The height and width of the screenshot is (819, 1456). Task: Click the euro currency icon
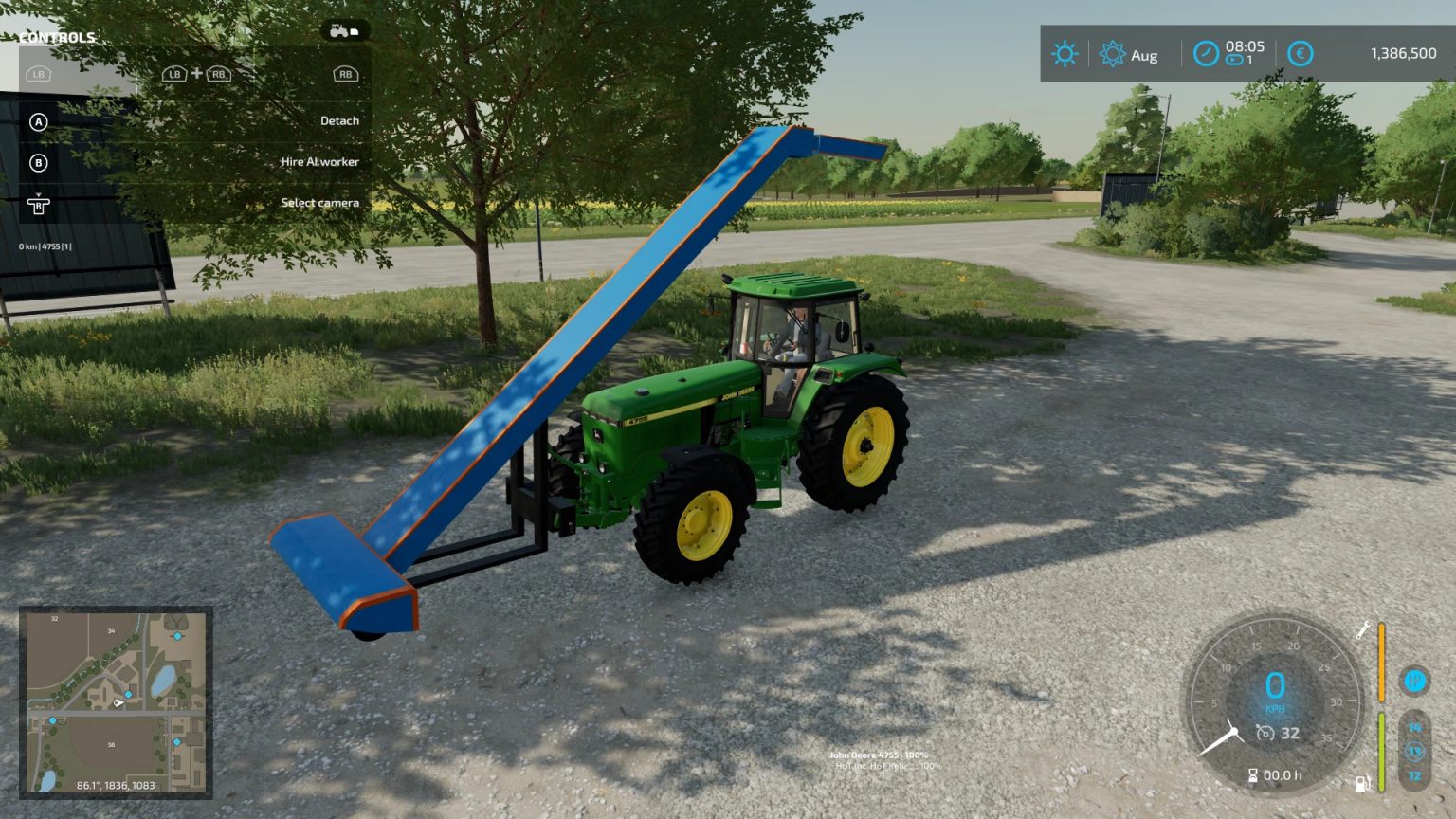click(1300, 54)
